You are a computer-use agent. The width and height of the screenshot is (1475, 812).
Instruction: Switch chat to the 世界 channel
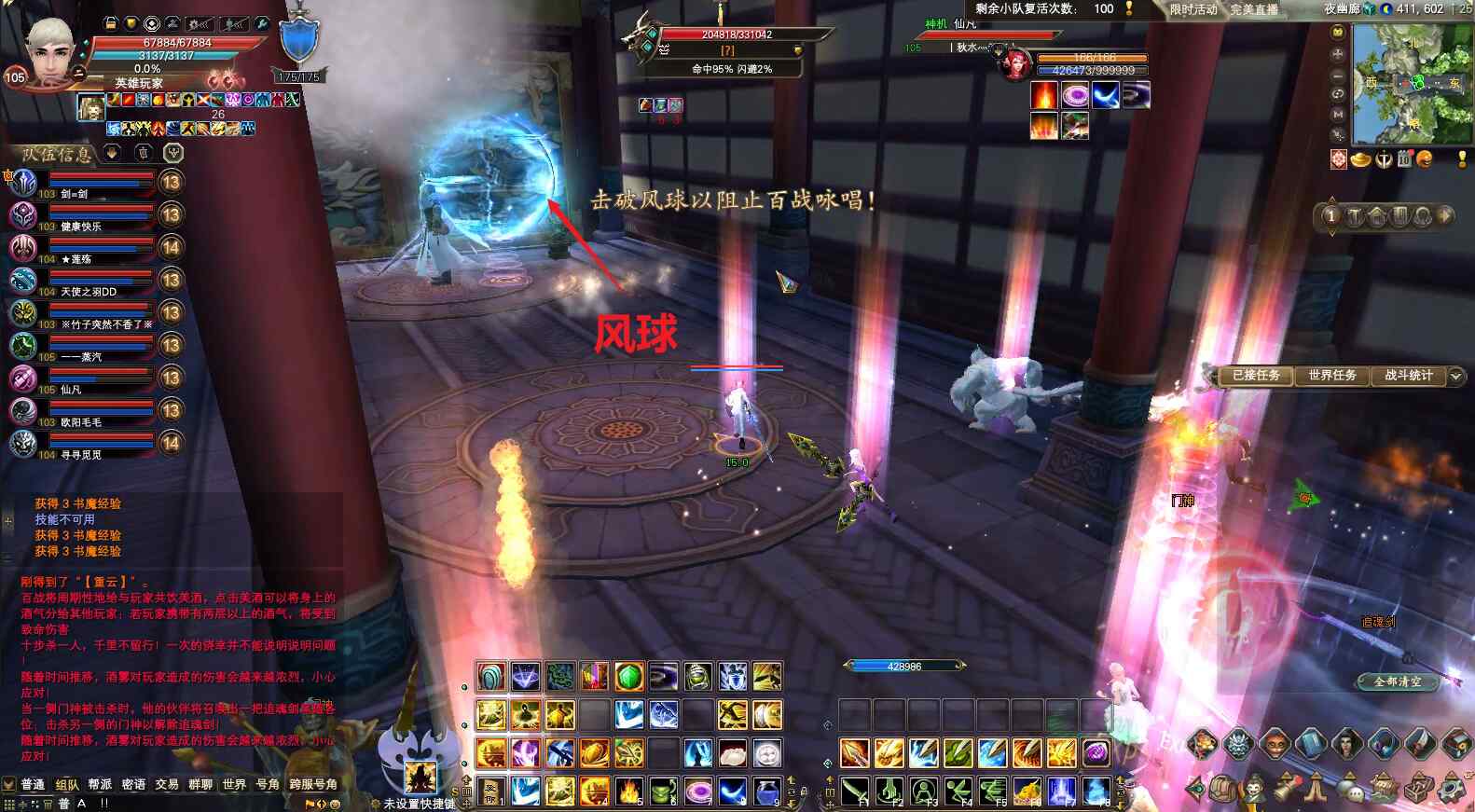[x=234, y=785]
